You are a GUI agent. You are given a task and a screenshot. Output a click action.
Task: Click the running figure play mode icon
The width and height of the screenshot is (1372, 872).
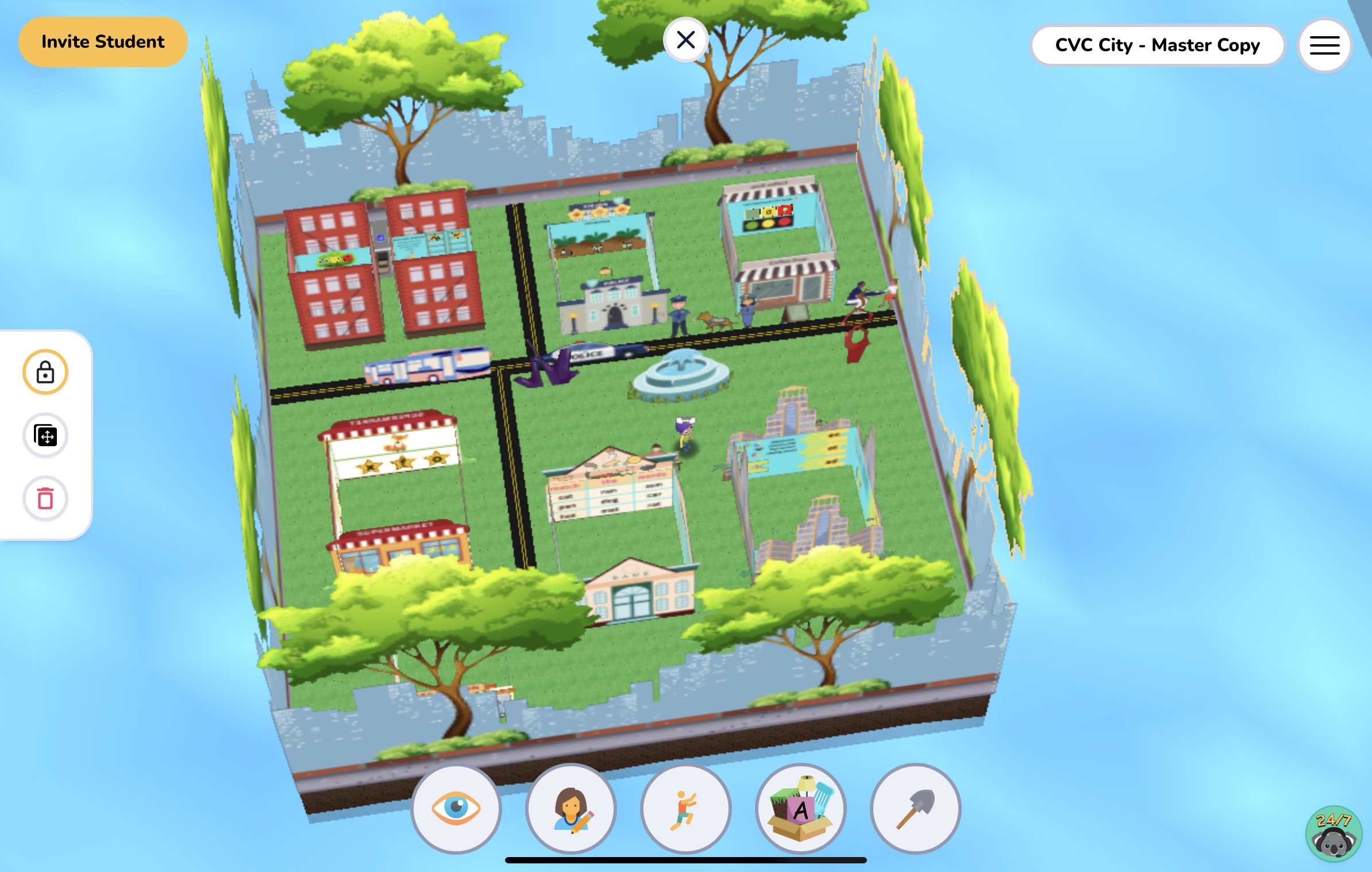click(685, 809)
